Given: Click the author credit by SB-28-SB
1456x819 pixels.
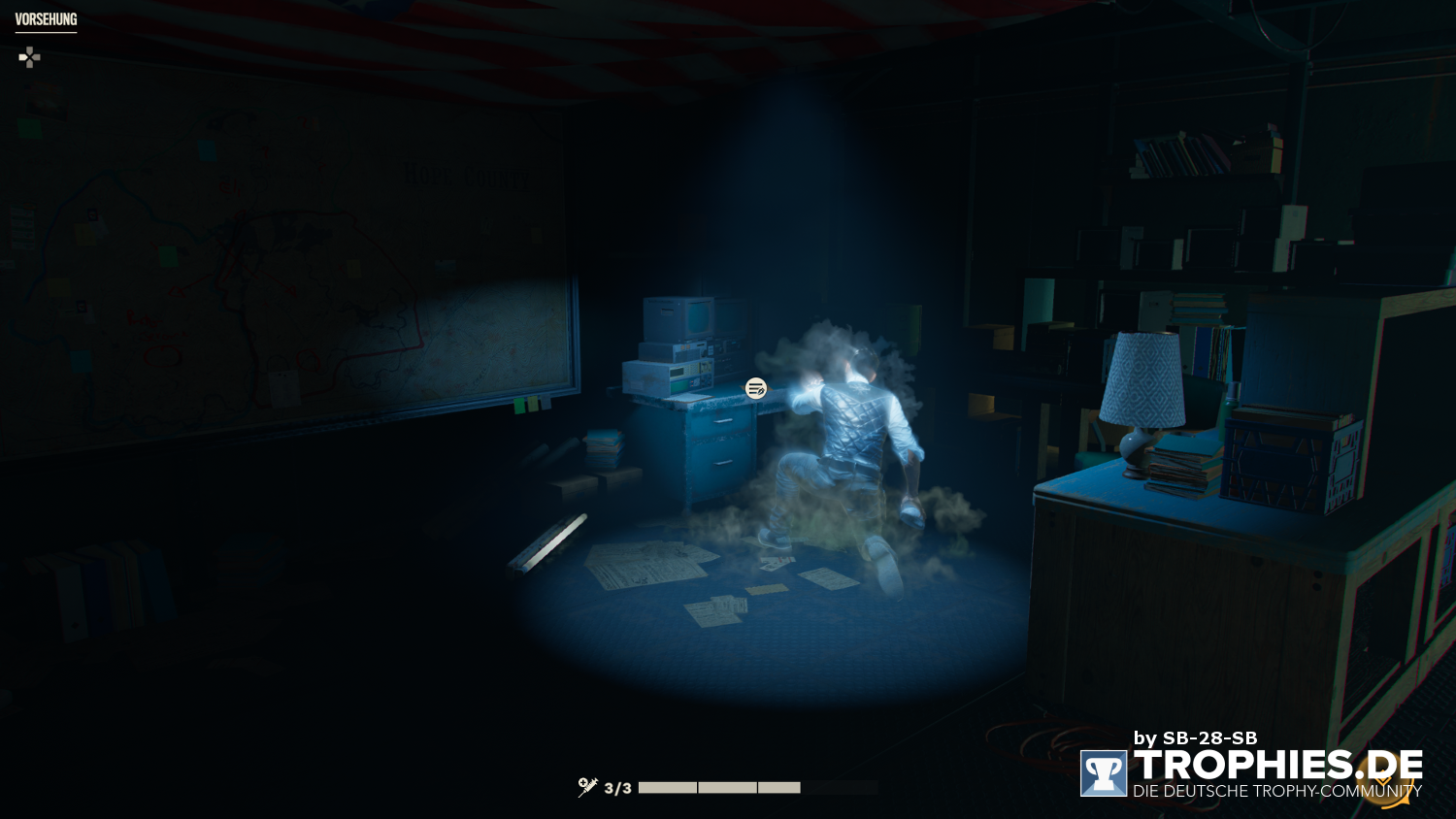Looking at the screenshot, I should [x=1194, y=737].
